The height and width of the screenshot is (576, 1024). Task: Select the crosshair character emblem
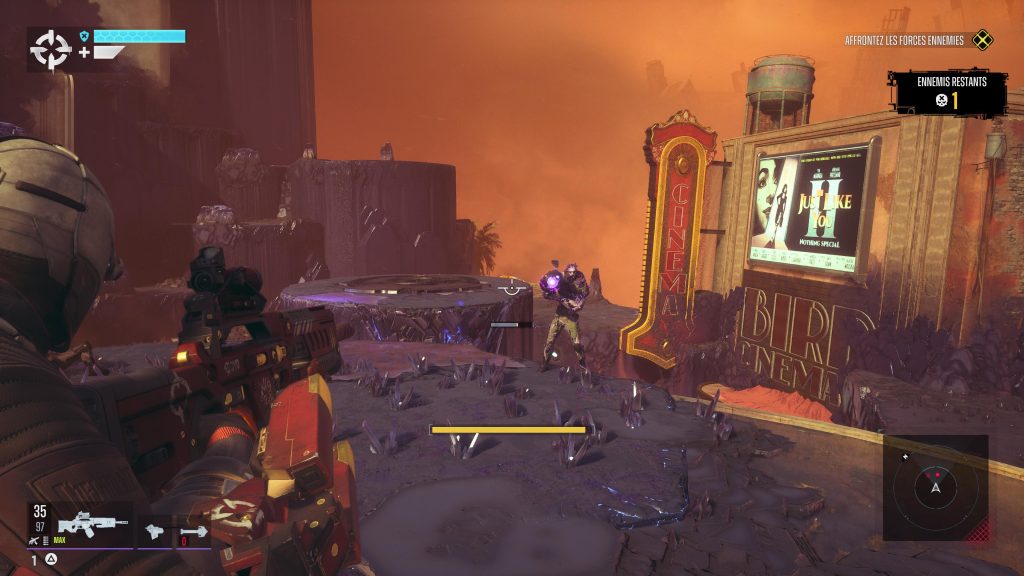(x=50, y=49)
